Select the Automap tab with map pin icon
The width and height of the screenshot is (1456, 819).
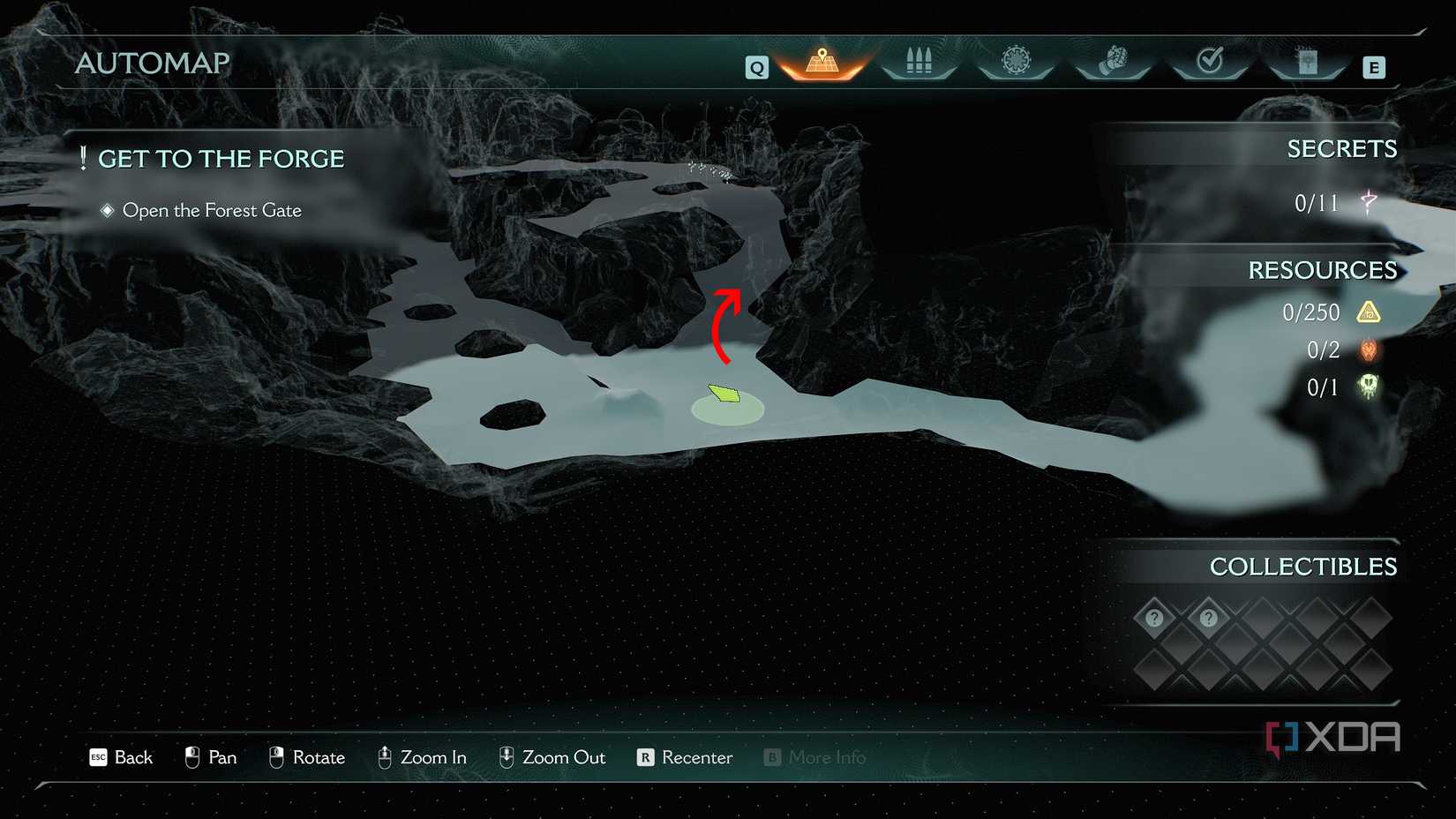(822, 62)
